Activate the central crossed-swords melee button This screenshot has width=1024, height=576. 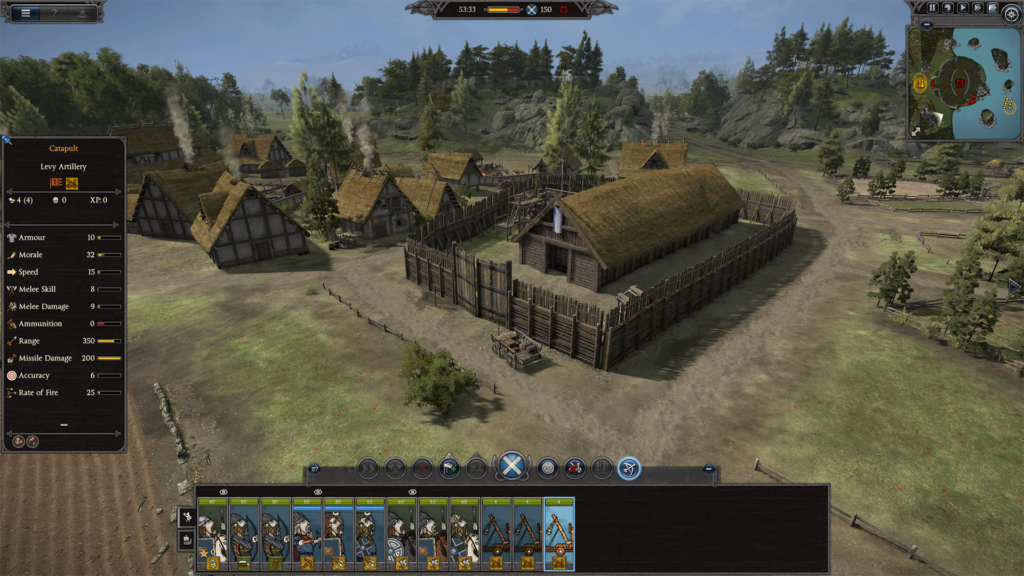512,465
